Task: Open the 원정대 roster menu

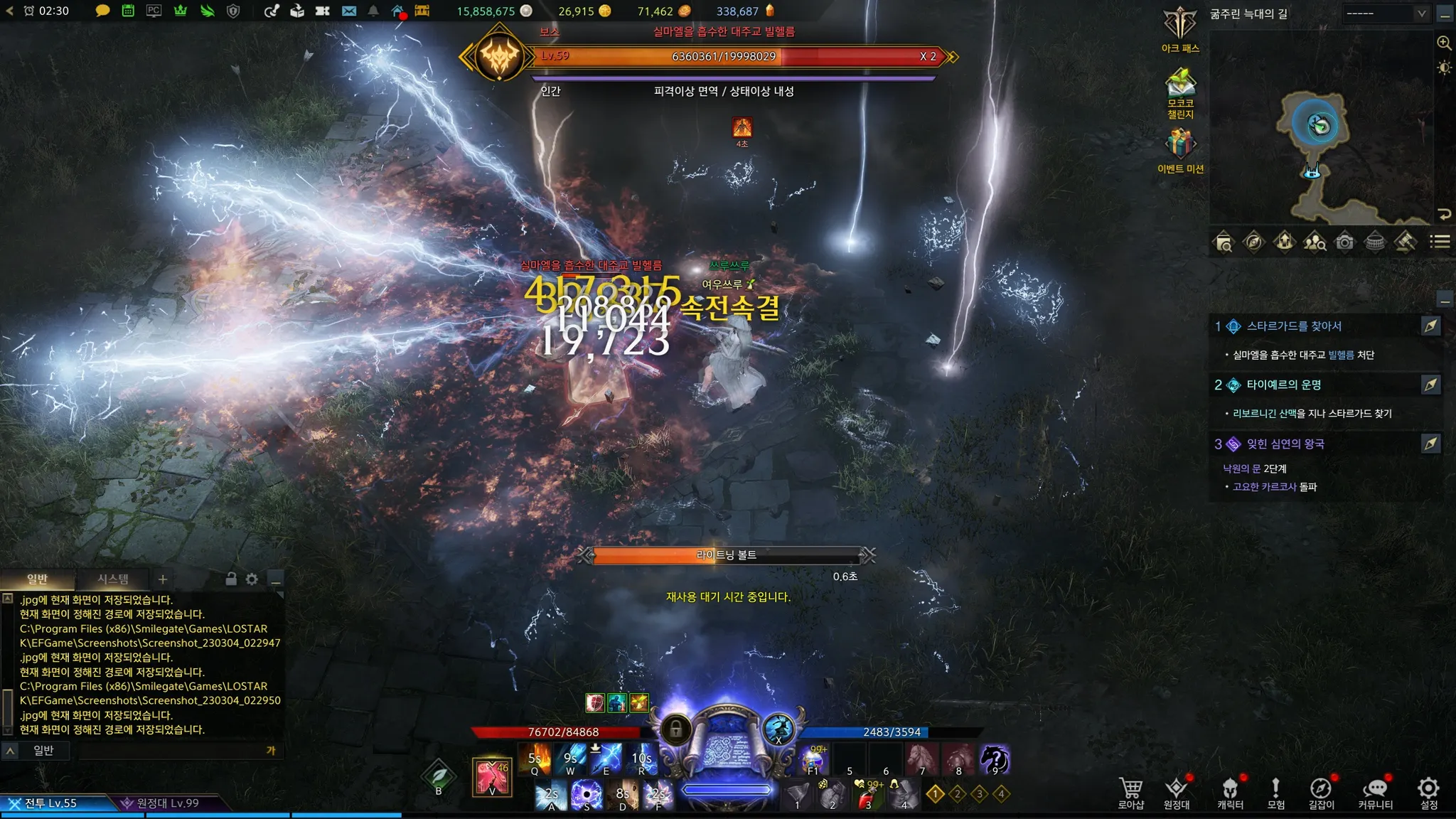Action: tap(1176, 791)
